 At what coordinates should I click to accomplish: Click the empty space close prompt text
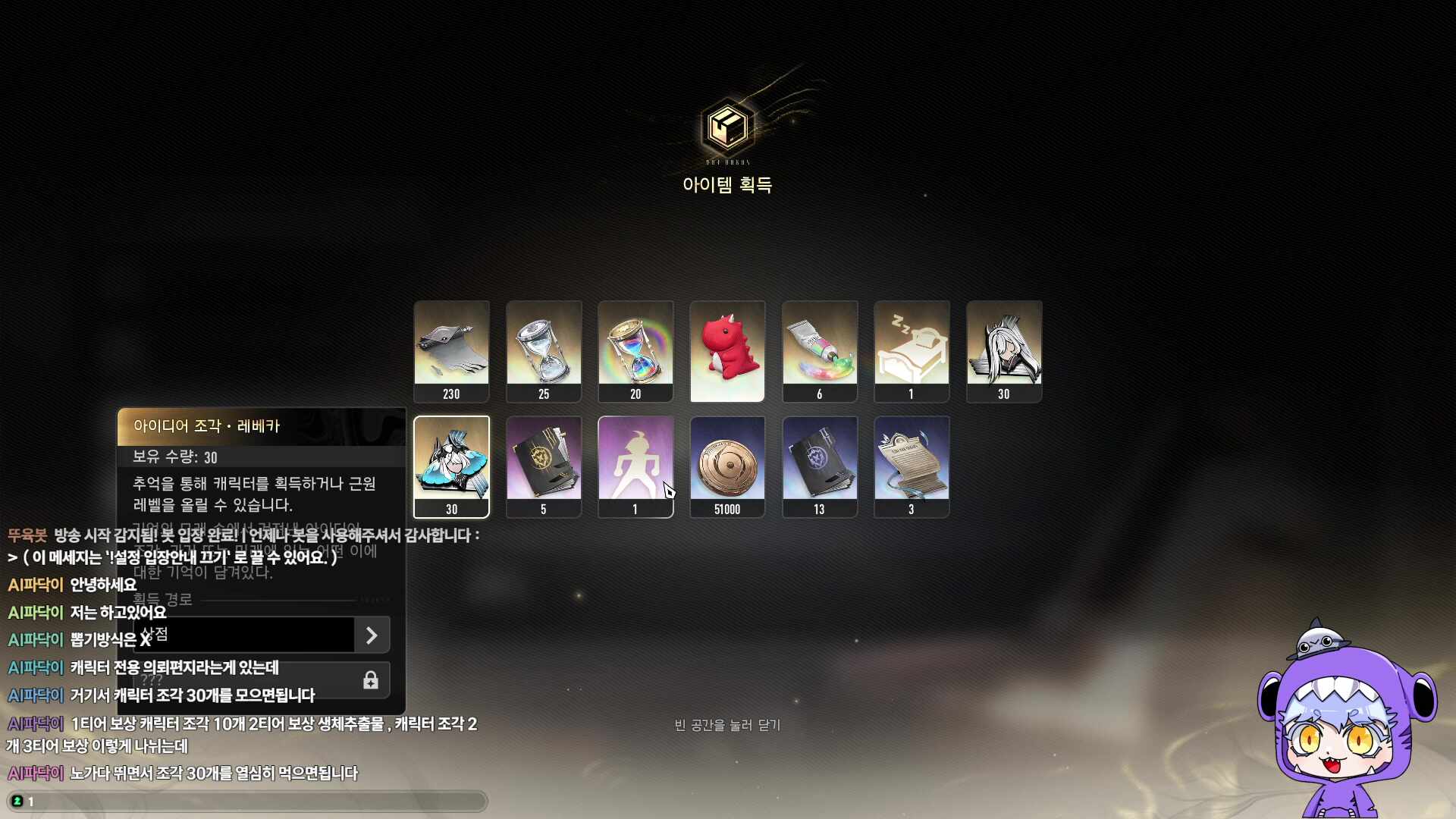(x=727, y=725)
